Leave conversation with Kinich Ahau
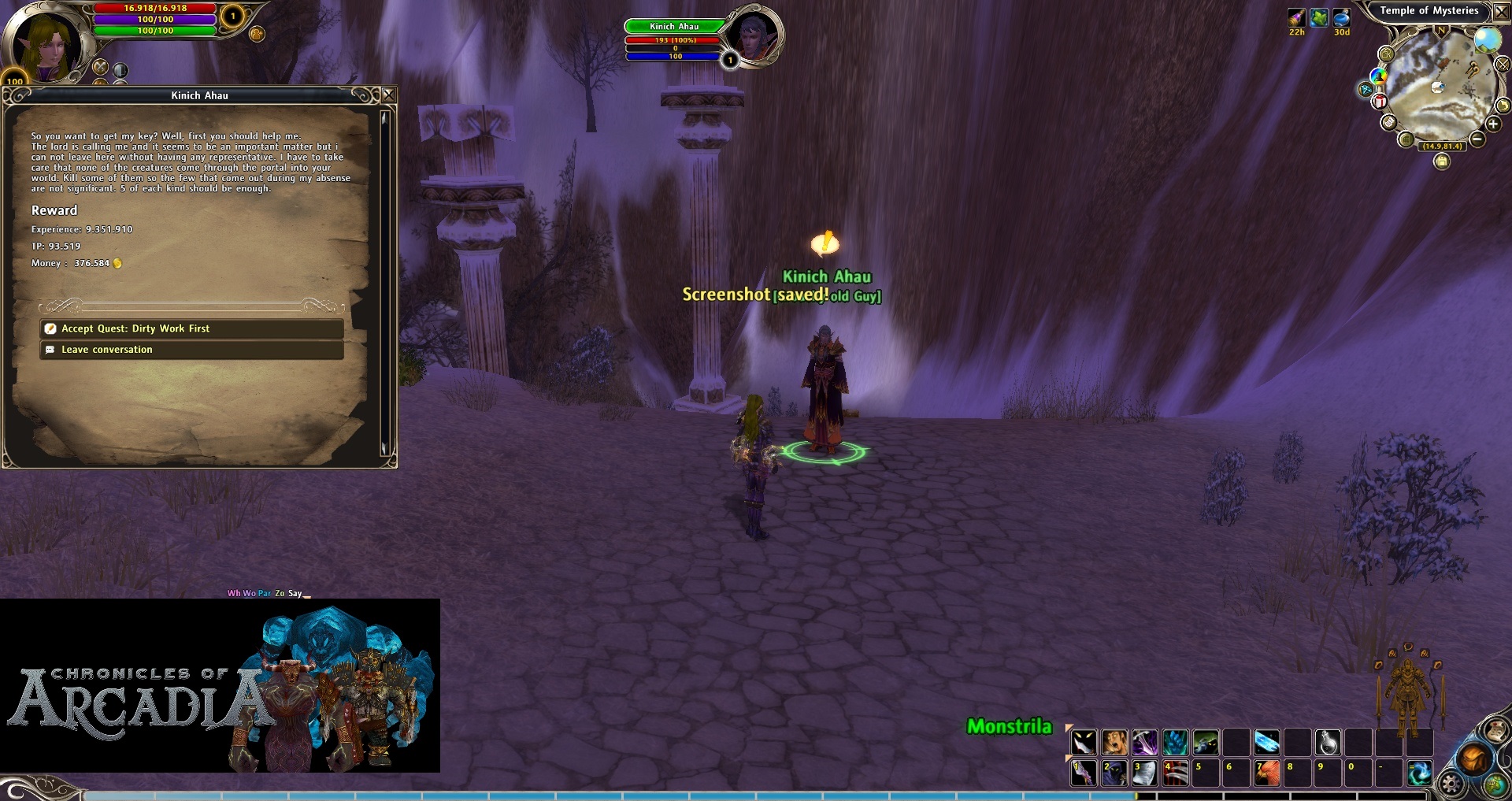The height and width of the screenshot is (801, 1512). [x=191, y=350]
